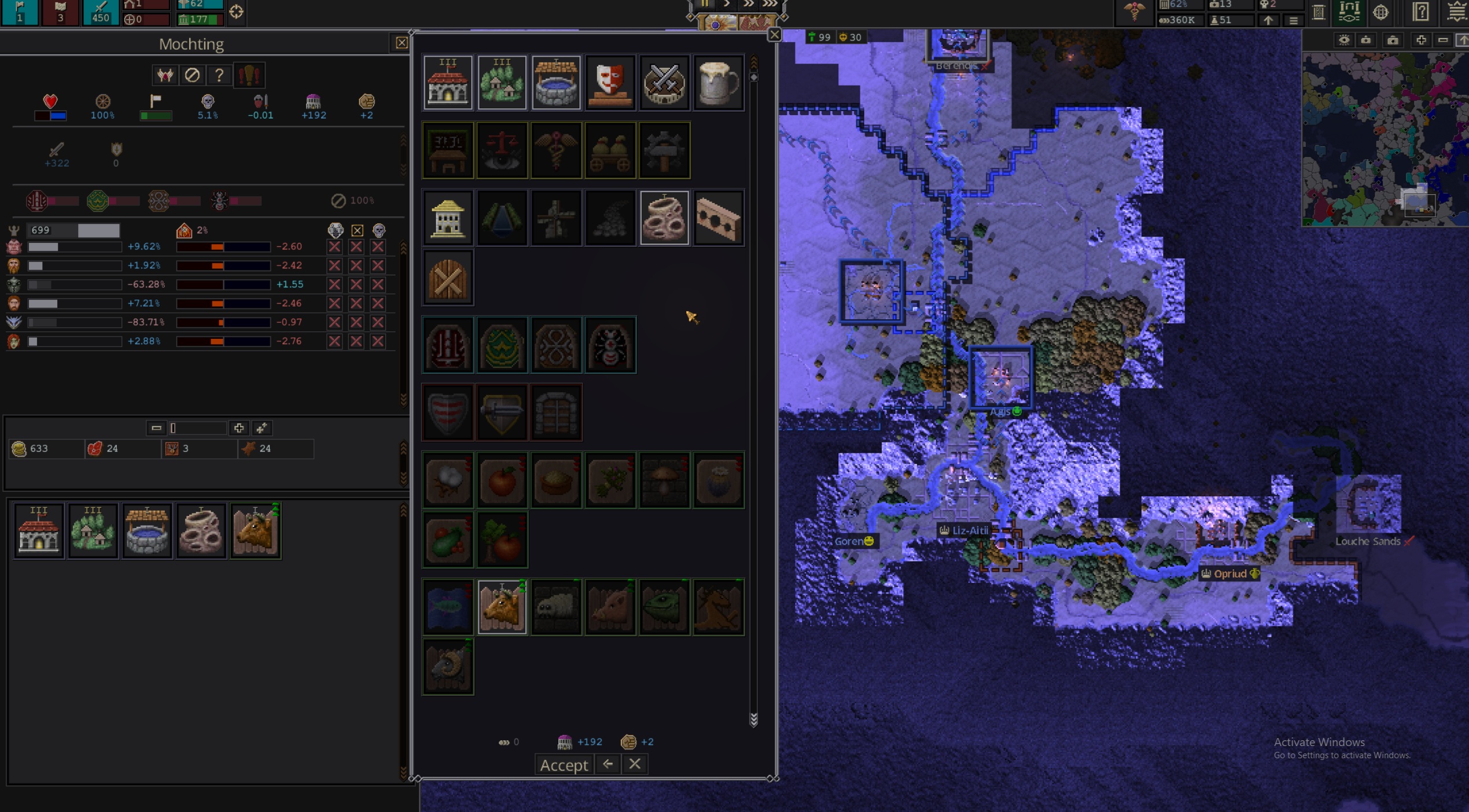Click the back arrow beside Accept

pyautogui.click(x=608, y=764)
